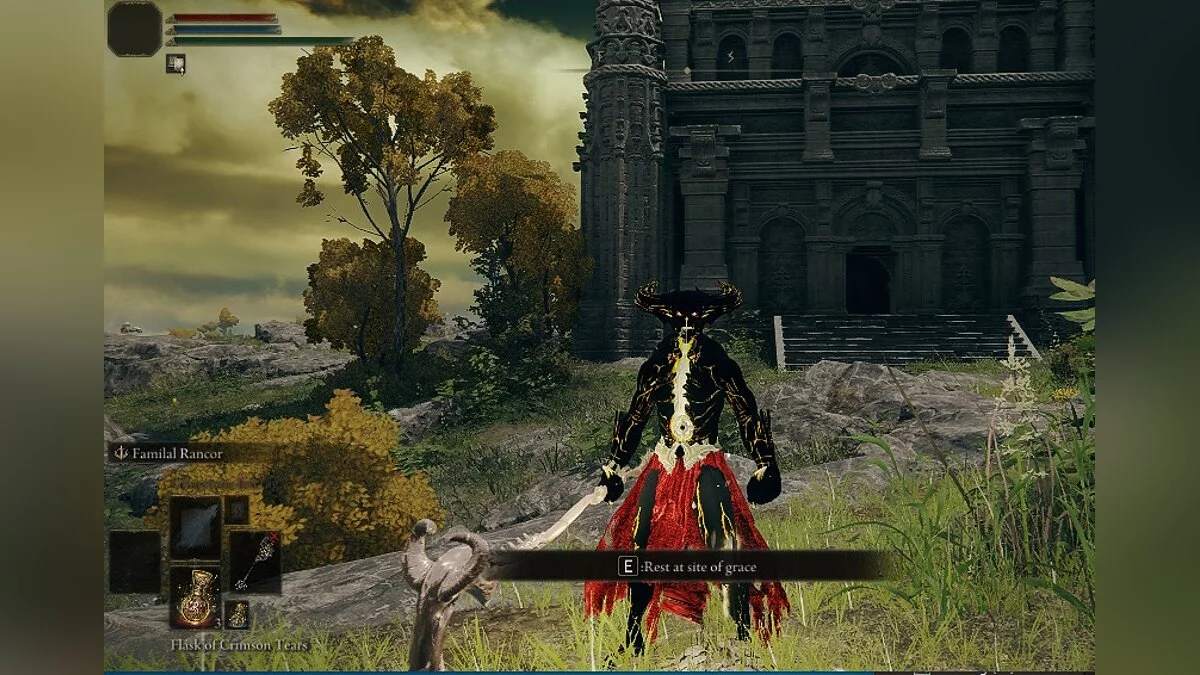Screen dimensions: 1200x675
Task: Click the status buff icon under the bars
Action: pos(176,64)
